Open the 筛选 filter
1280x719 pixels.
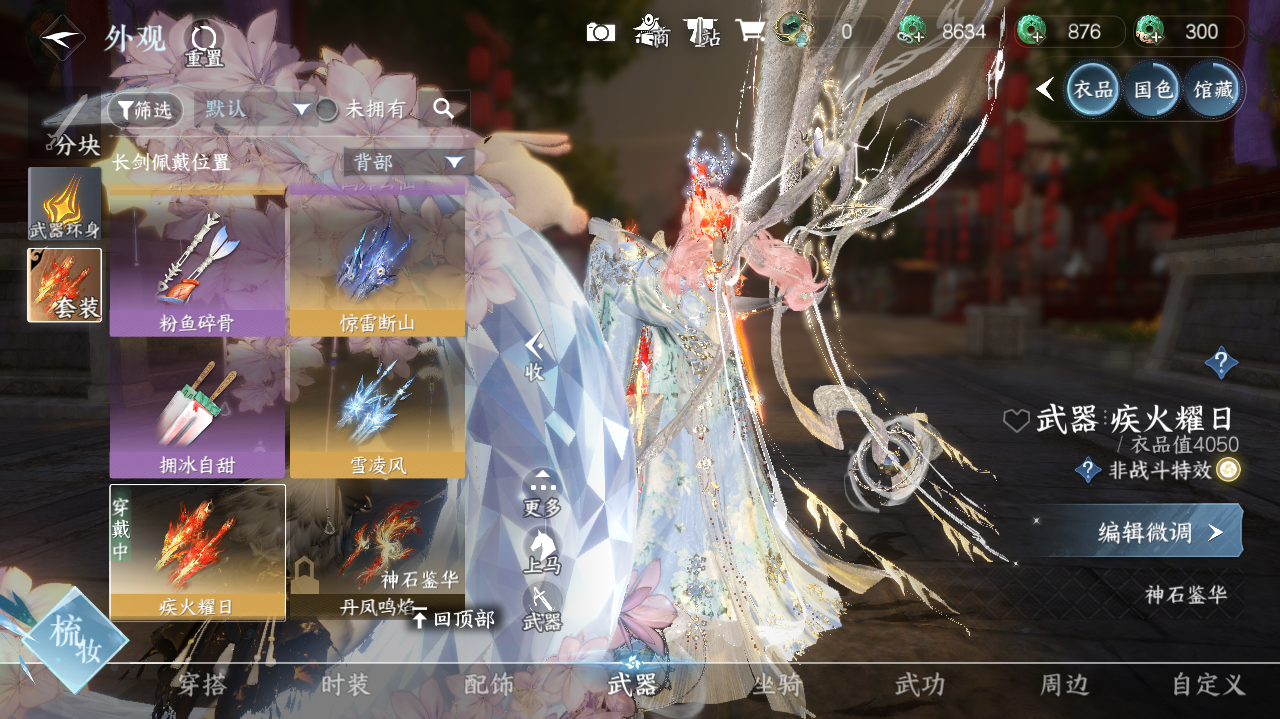tap(146, 110)
